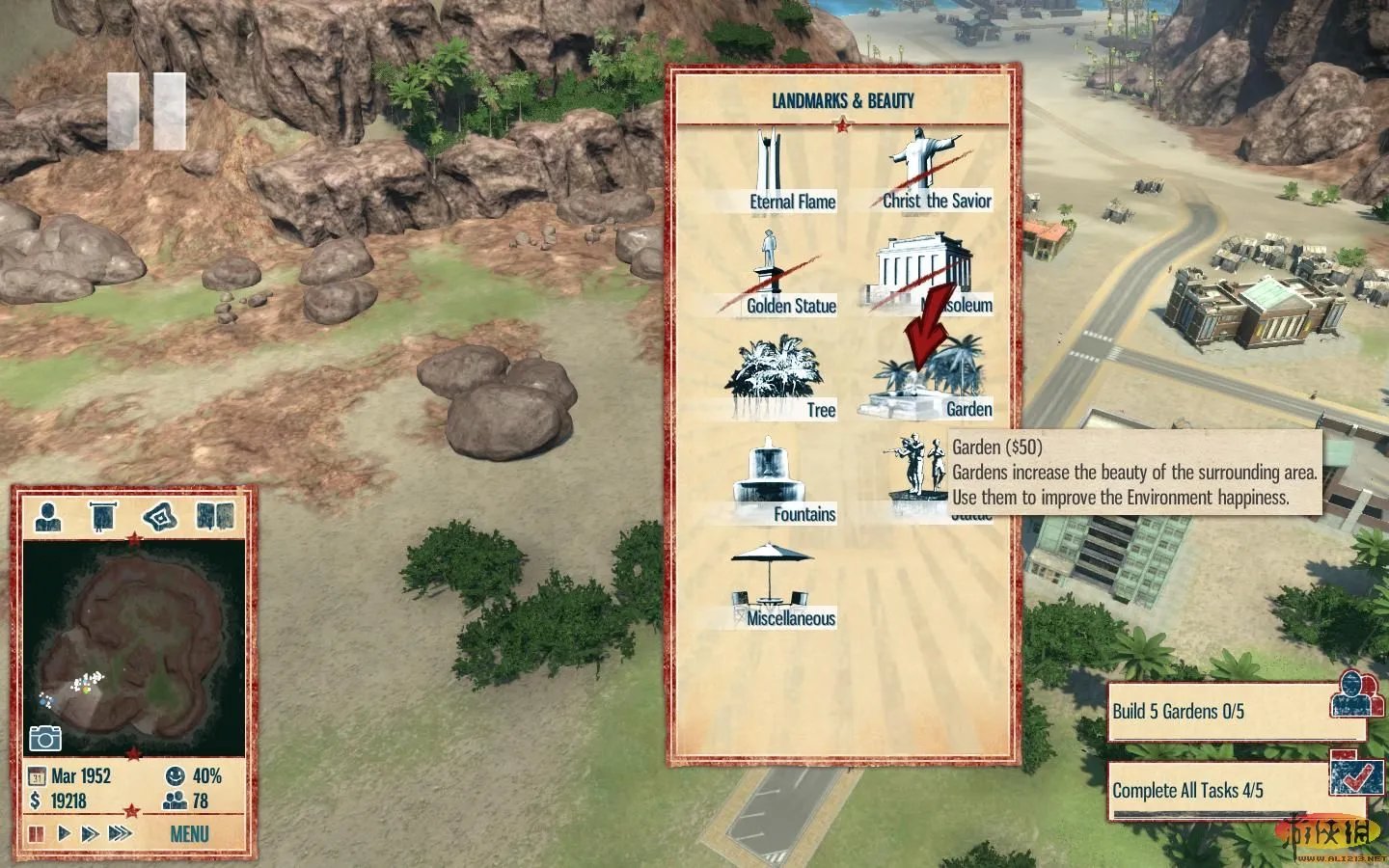Open the almanac book icon
The width and height of the screenshot is (1389, 868).
215,517
